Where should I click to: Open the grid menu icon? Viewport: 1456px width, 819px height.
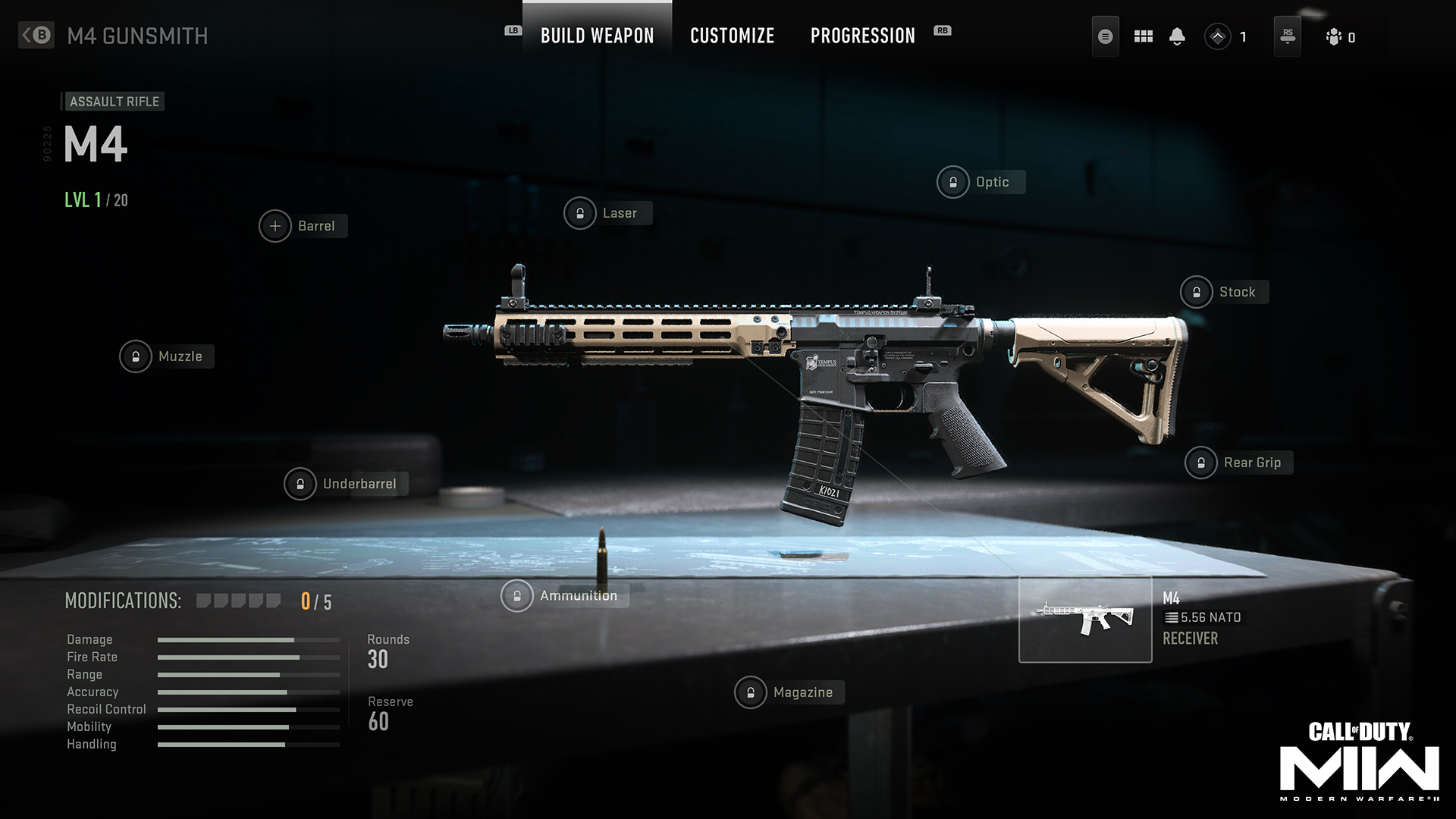(x=1143, y=36)
